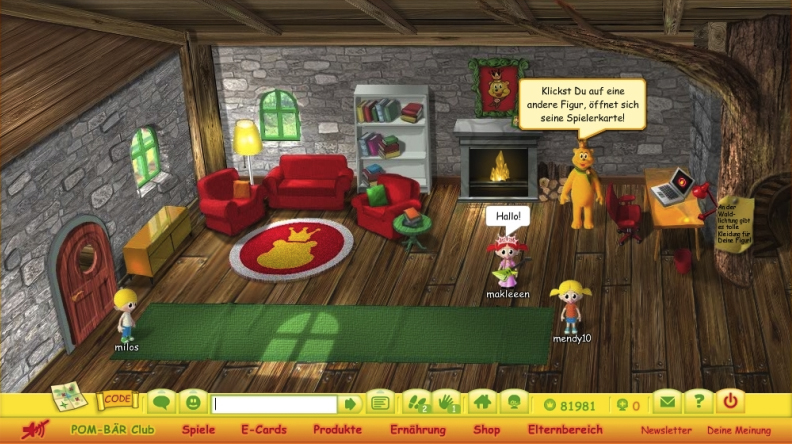The height and width of the screenshot is (444, 792).
Task: Open the Elternbereich page
Action: point(564,430)
